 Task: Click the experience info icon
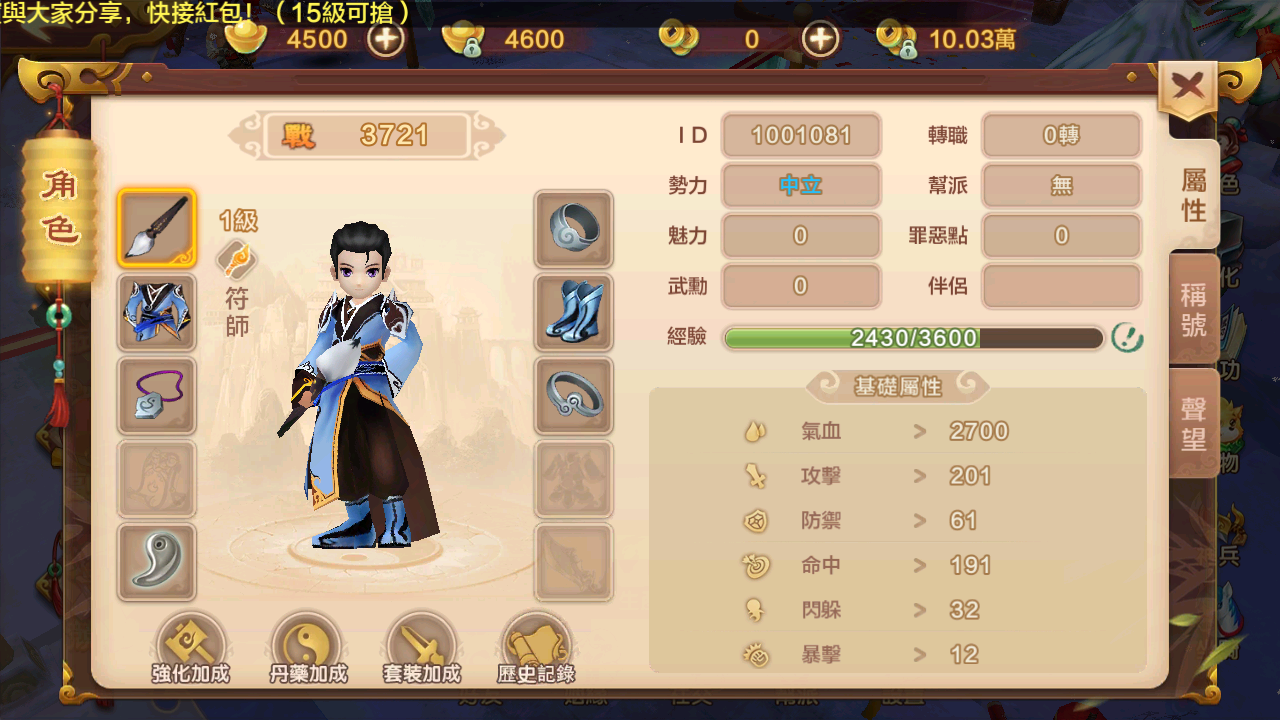[1127, 338]
